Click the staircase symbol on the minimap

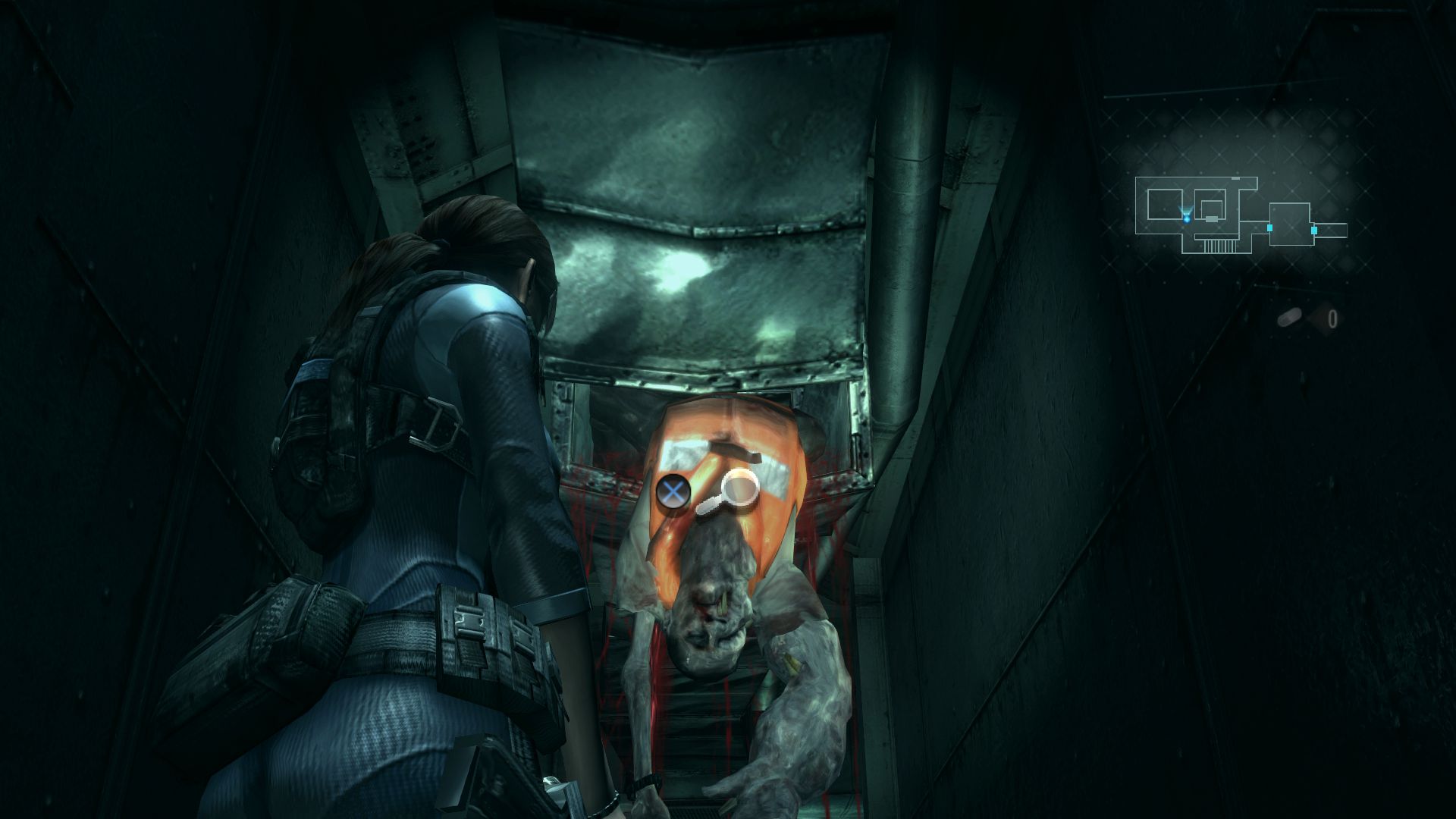click(x=1219, y=244)
